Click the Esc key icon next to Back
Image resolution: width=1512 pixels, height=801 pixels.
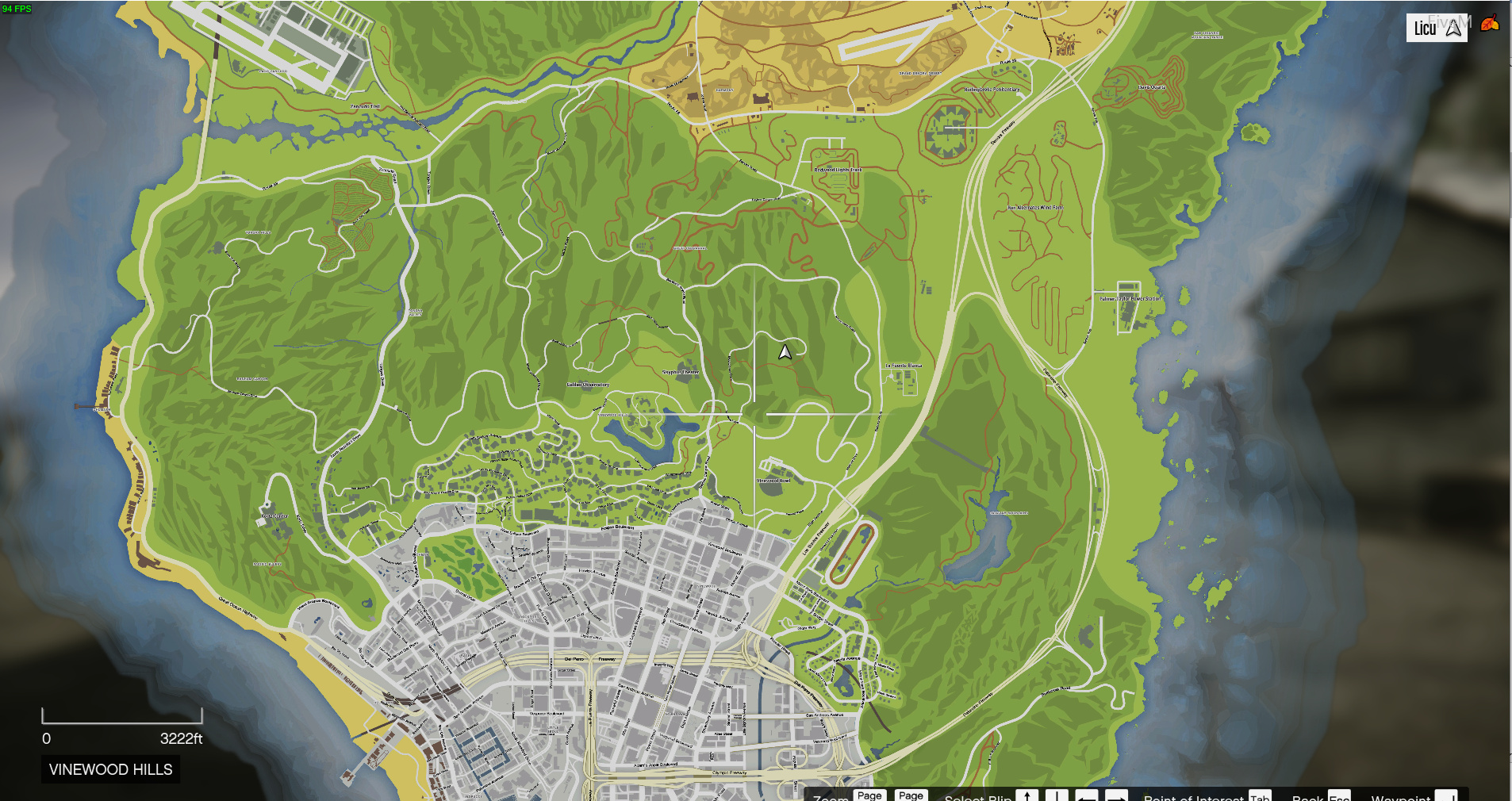[x=1338, y=795]
